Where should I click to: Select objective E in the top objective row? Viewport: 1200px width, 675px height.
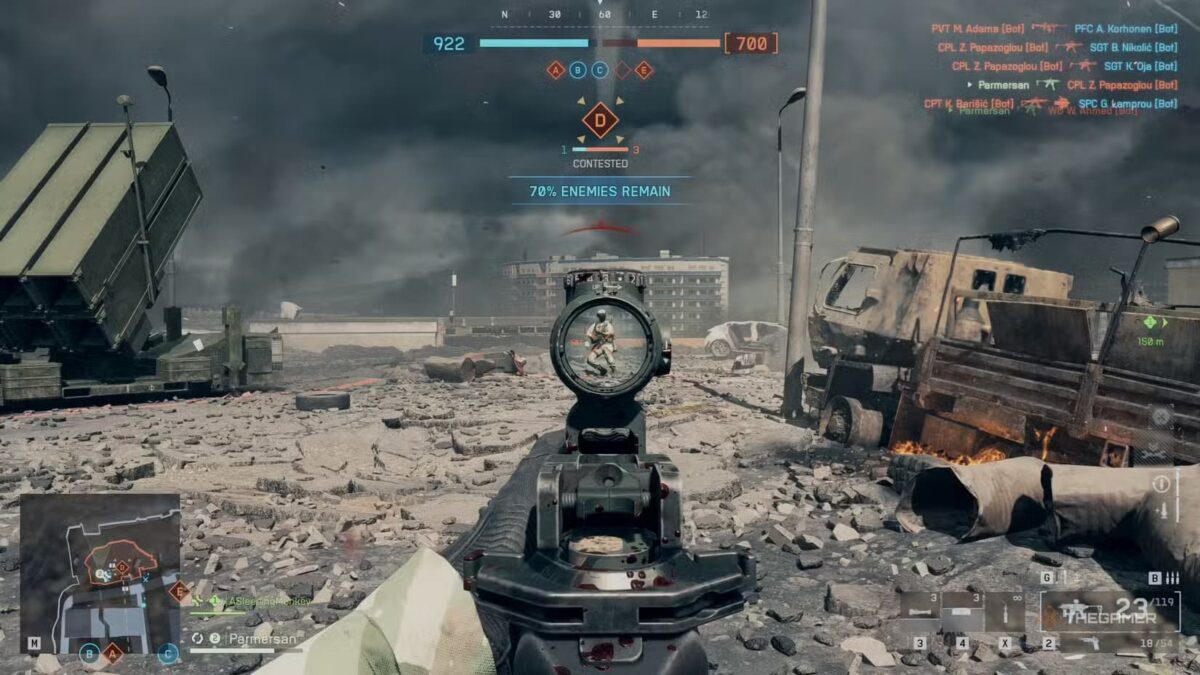(x=644, y=70)
